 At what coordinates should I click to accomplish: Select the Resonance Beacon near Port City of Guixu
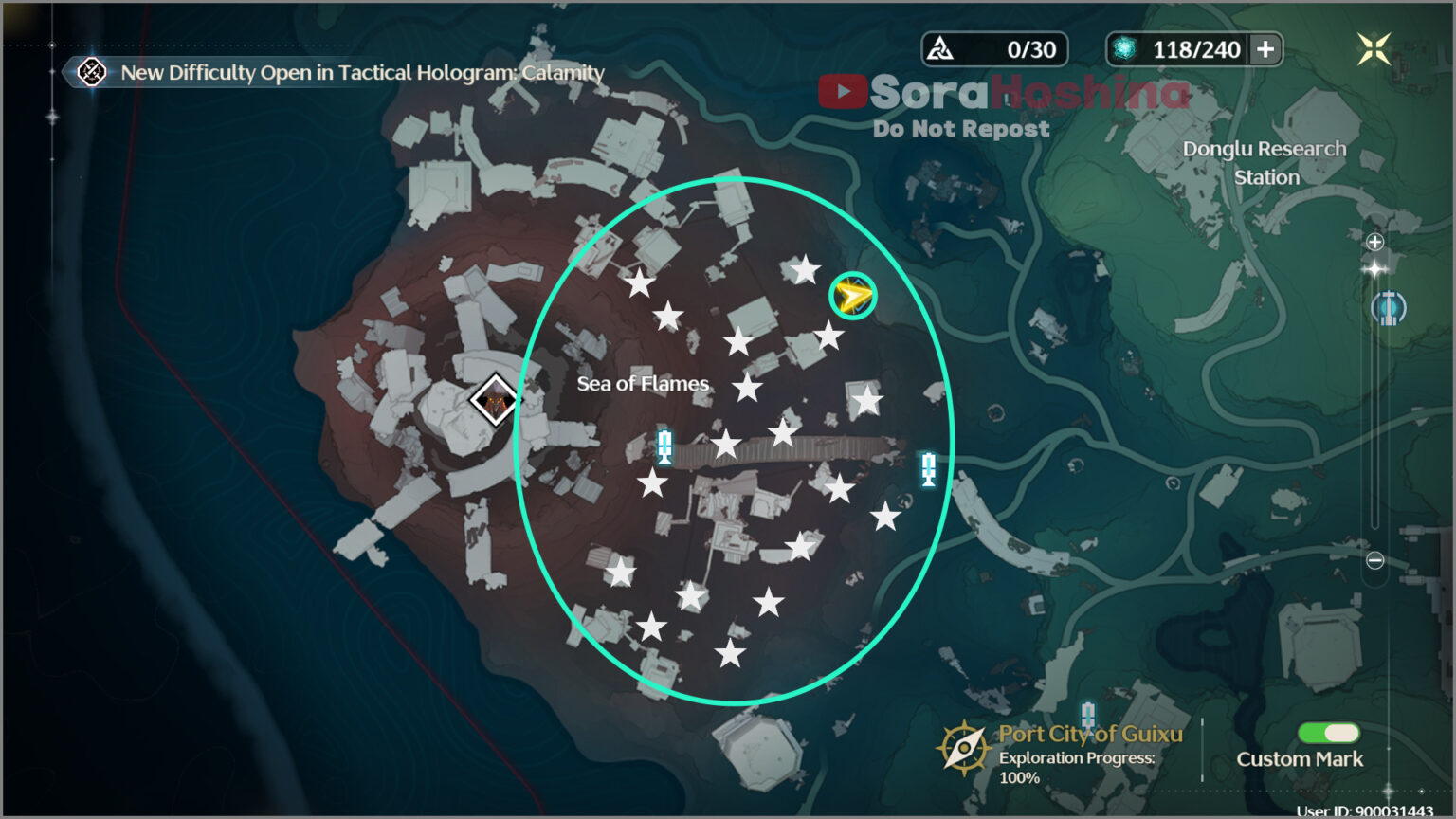pyautogui.click(x=1088, y=713)
